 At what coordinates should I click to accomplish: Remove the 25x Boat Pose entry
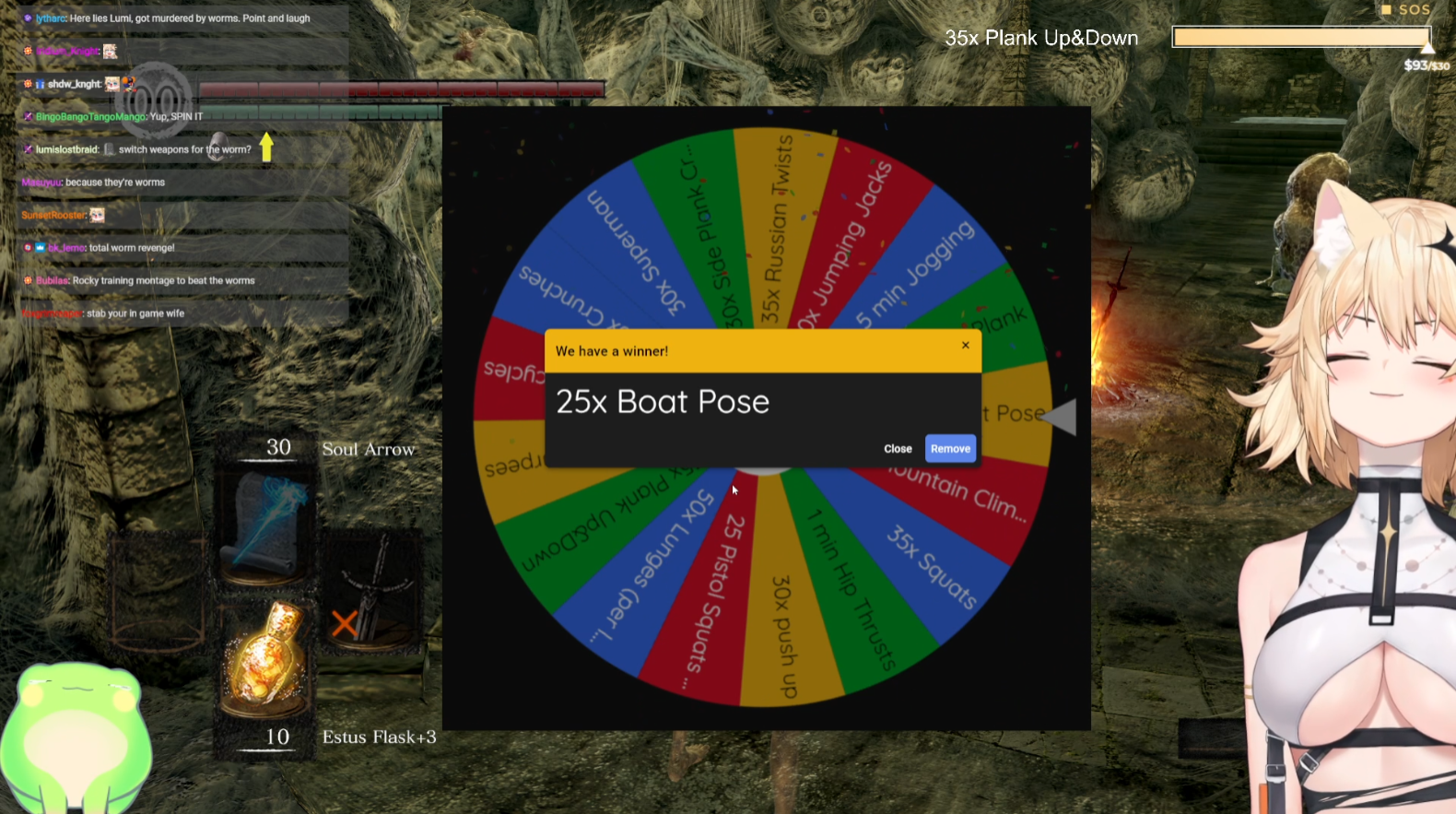click(950, 449)
